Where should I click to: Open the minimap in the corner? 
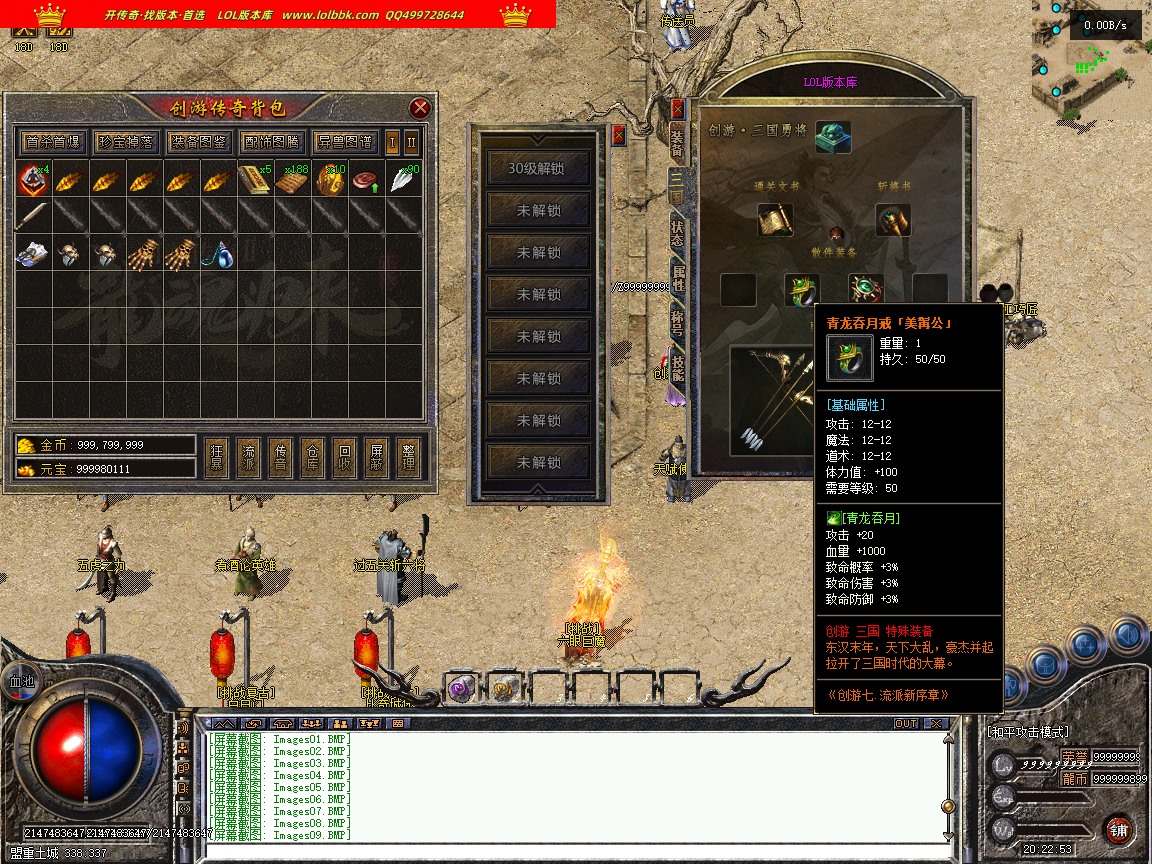1092,60
